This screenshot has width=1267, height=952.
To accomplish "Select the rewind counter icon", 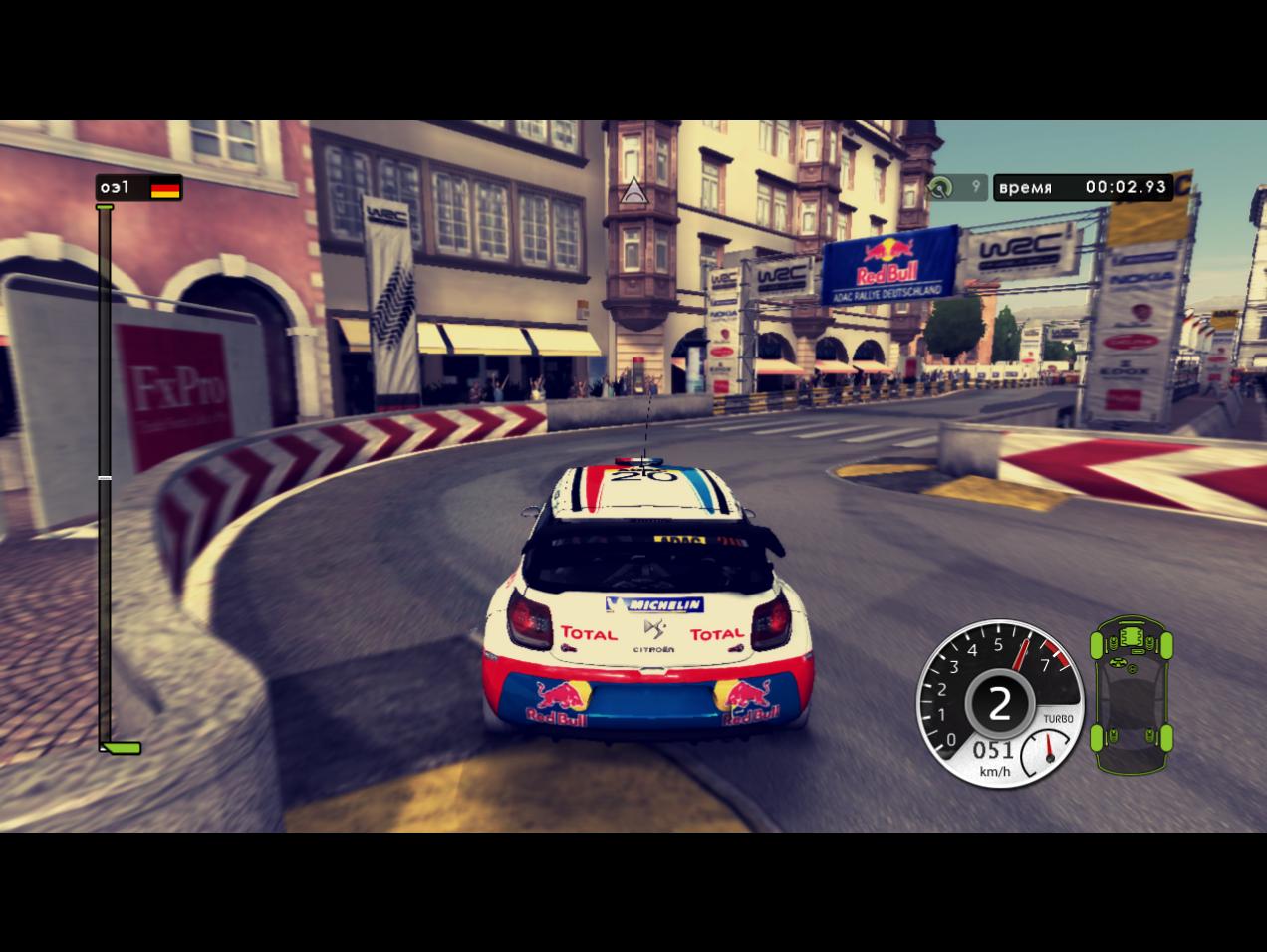I will coord(940,187).
